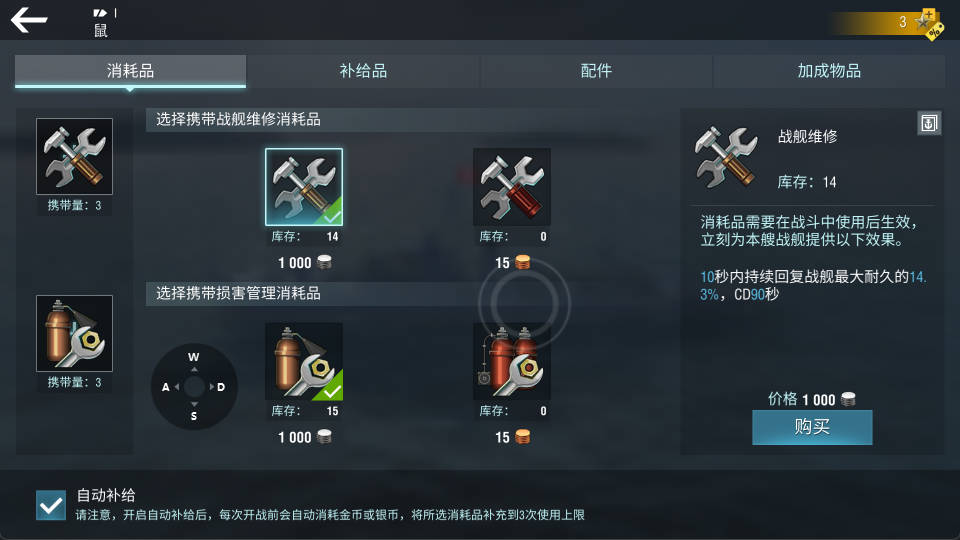
Task: Select the twin red tank damage control item
Action: pyautogui.click(x=512, y=361)
